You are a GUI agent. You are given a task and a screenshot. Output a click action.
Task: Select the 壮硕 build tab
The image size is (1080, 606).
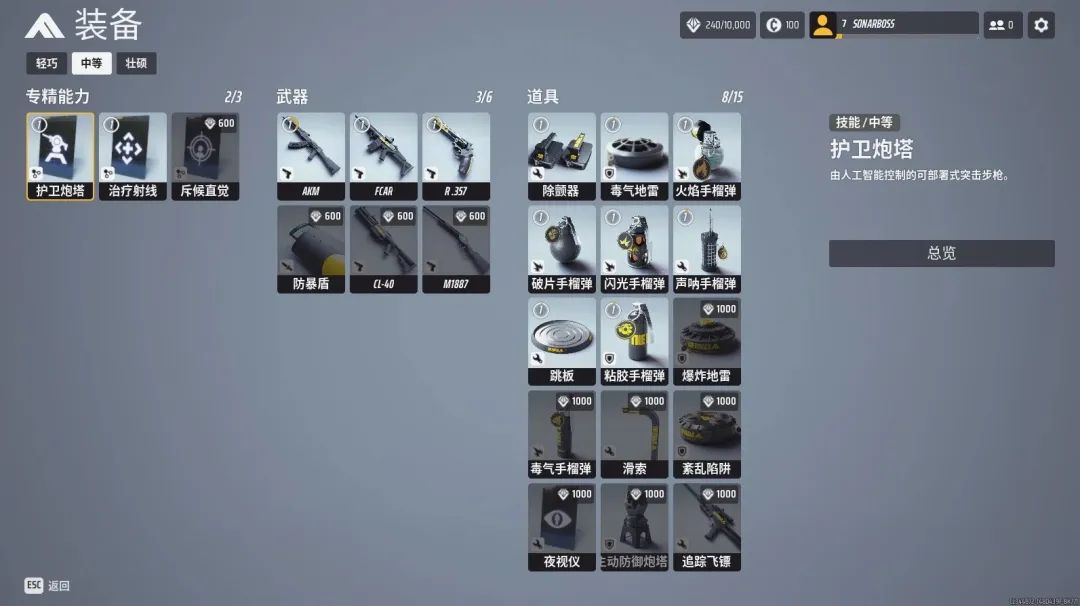click(136, 63)
